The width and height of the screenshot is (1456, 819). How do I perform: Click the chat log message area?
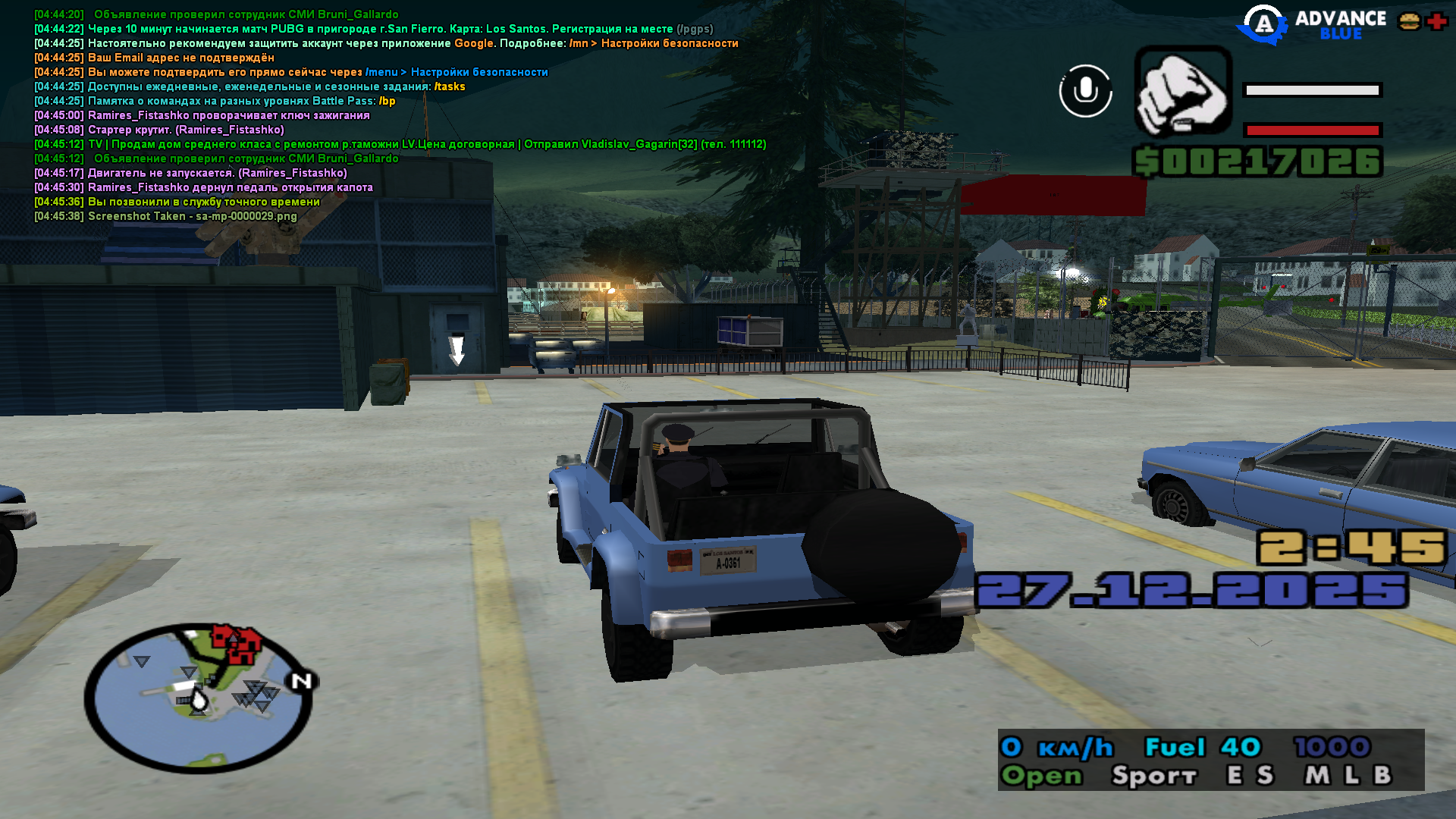click(379, 115)
